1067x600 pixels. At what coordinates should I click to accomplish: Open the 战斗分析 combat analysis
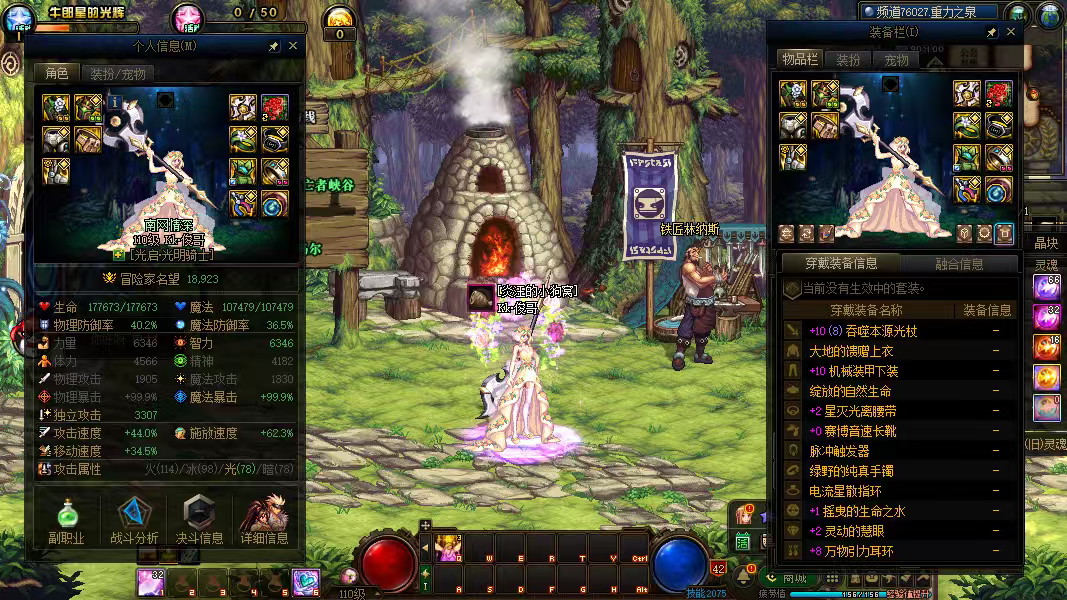click(x=133, y=521)
